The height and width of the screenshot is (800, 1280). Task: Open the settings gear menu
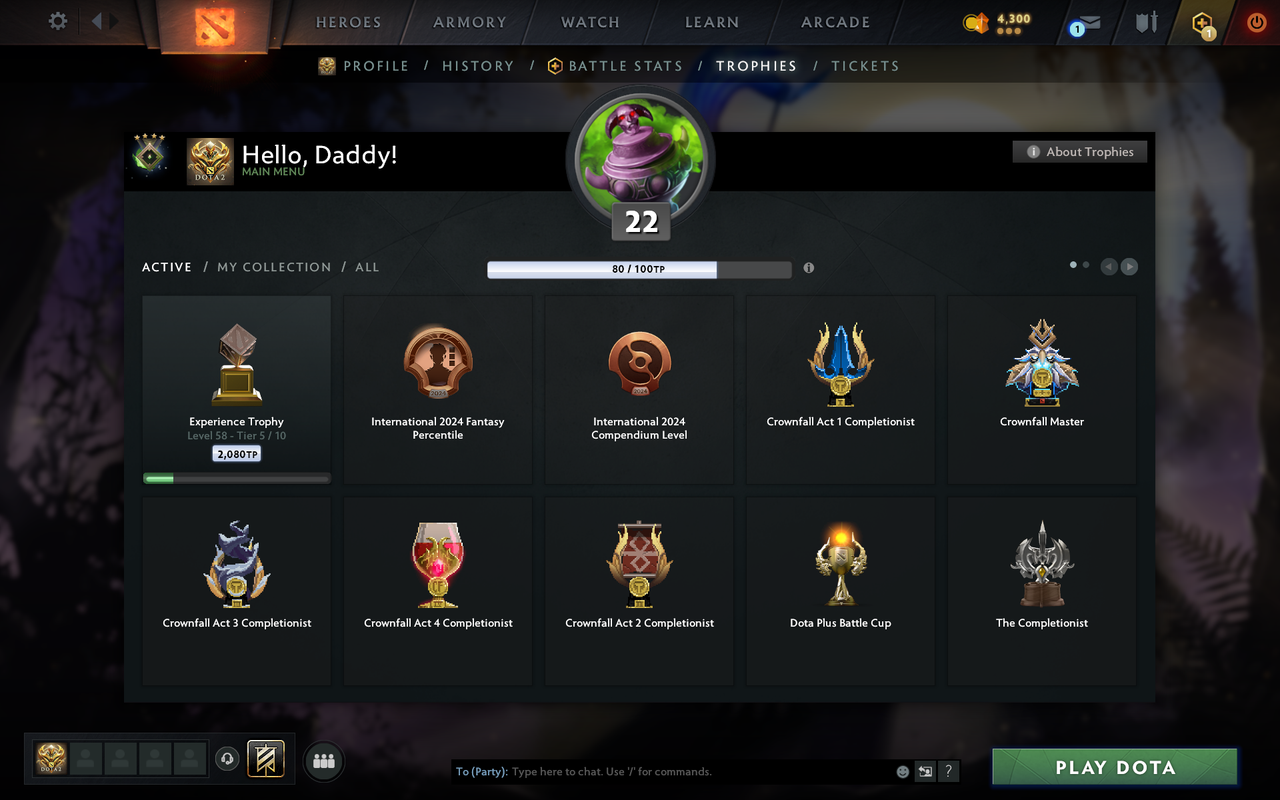(57, 21)
